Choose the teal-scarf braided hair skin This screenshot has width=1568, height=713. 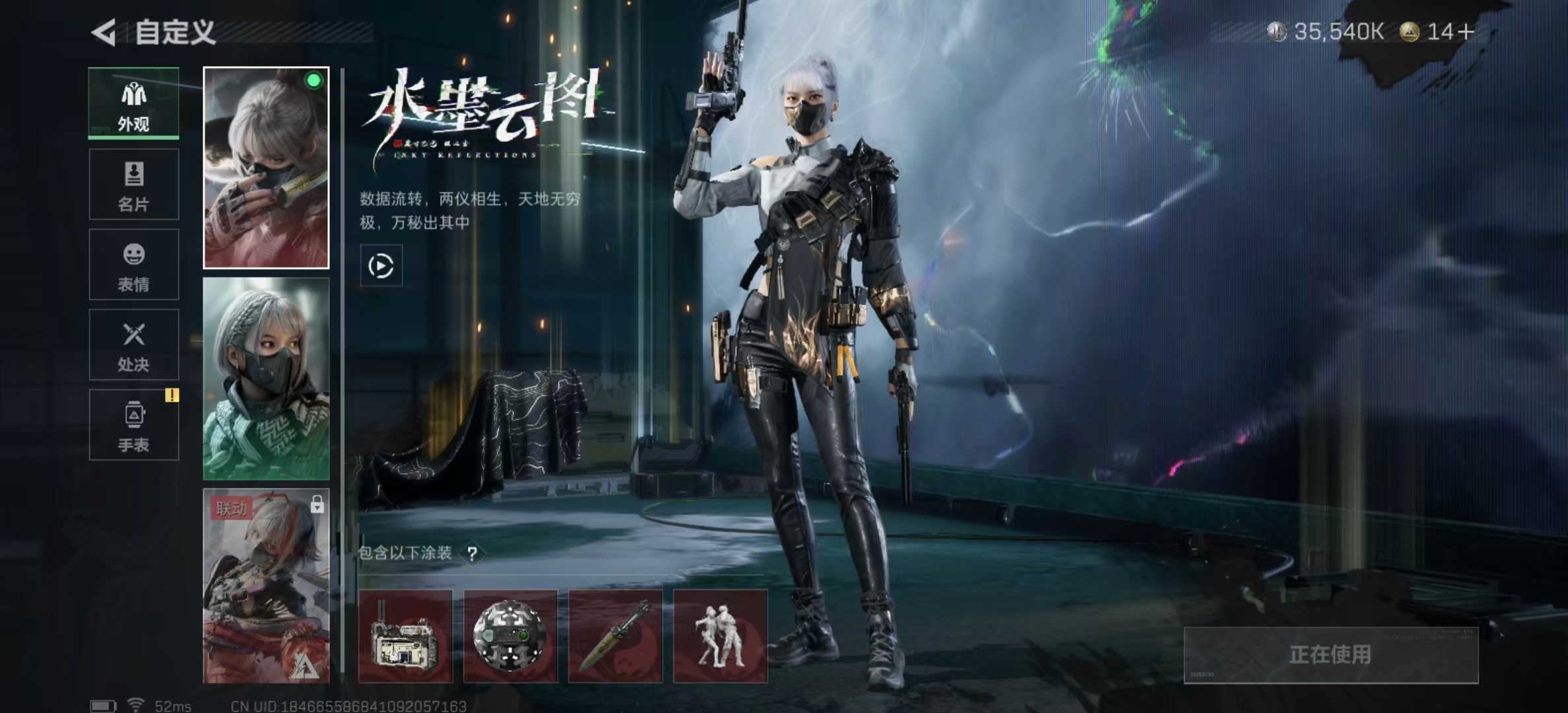coord(266,378)
